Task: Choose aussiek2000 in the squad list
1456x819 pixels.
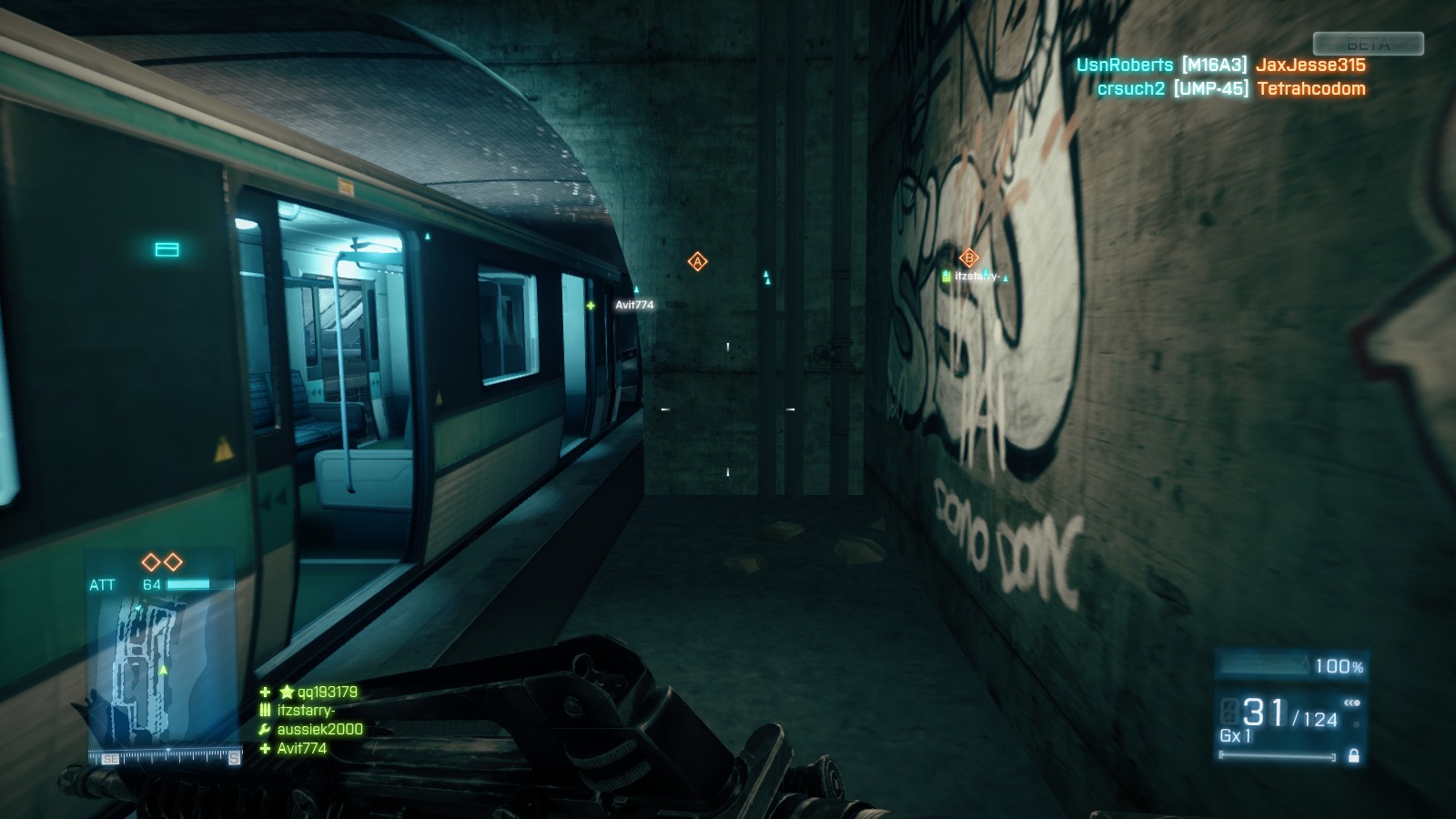Action: 319,729
